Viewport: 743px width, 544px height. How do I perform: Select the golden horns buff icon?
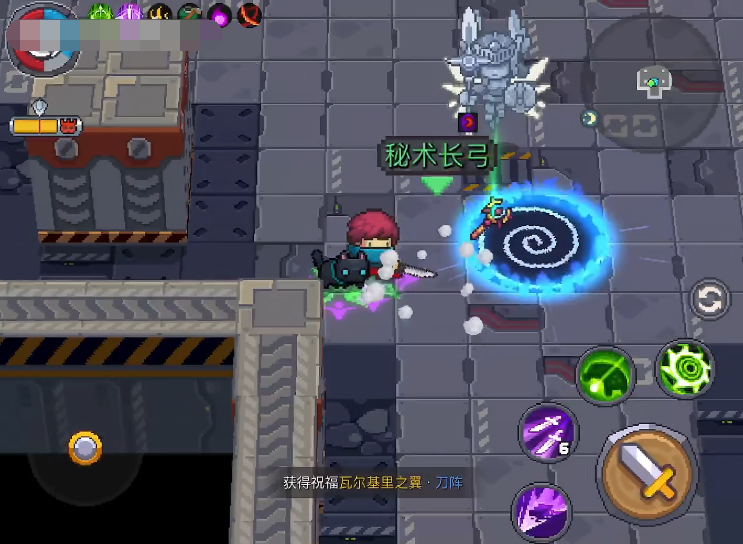click(x=160, y=14)
